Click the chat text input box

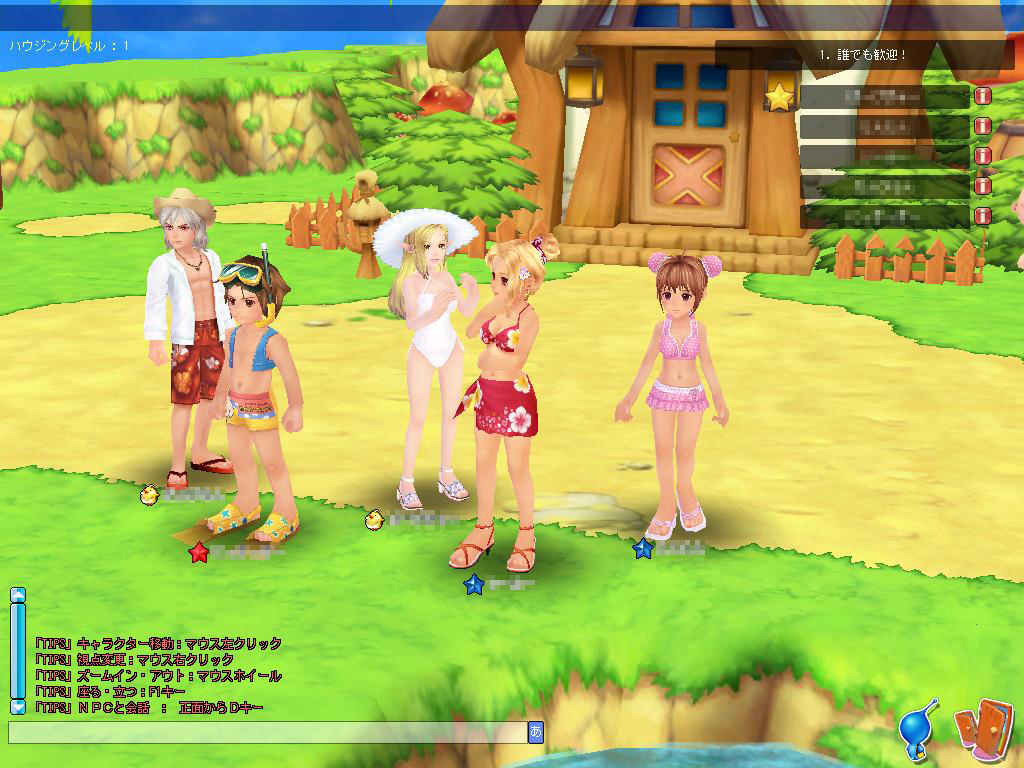pos(267,733)
